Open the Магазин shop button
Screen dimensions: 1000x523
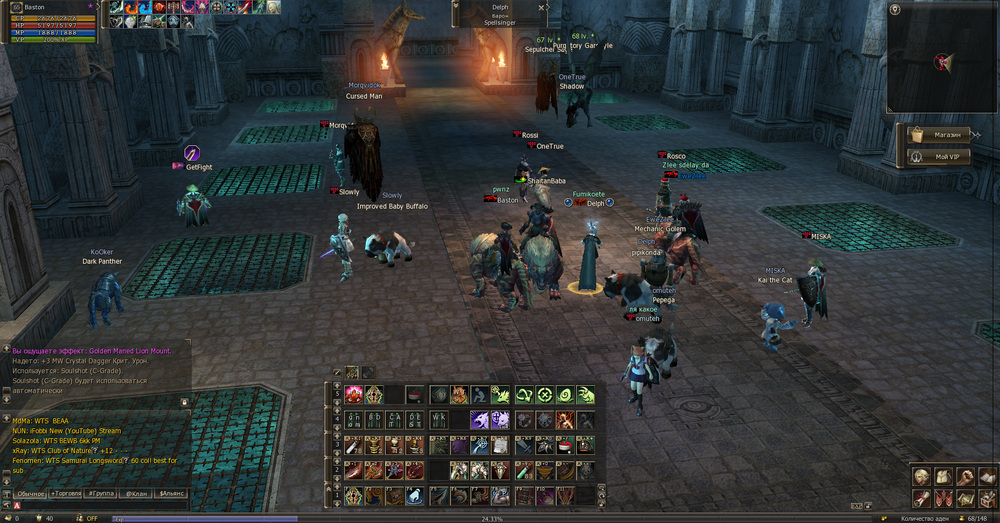tap(939, 135)
